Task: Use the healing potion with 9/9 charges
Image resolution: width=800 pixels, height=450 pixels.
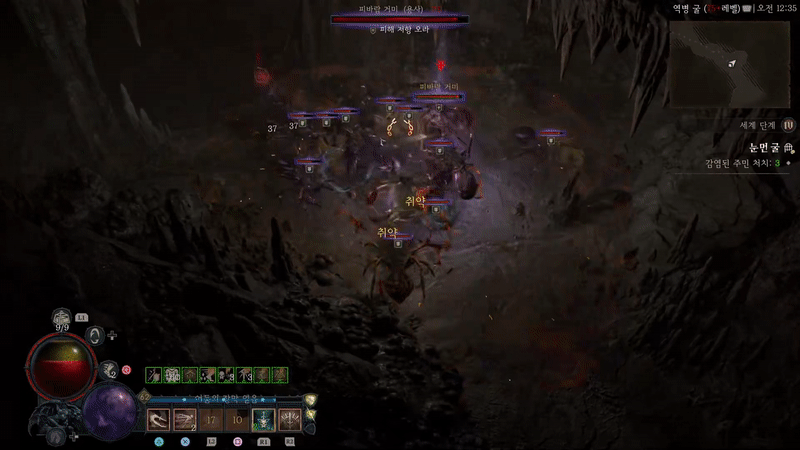Action: coord(62,317)
